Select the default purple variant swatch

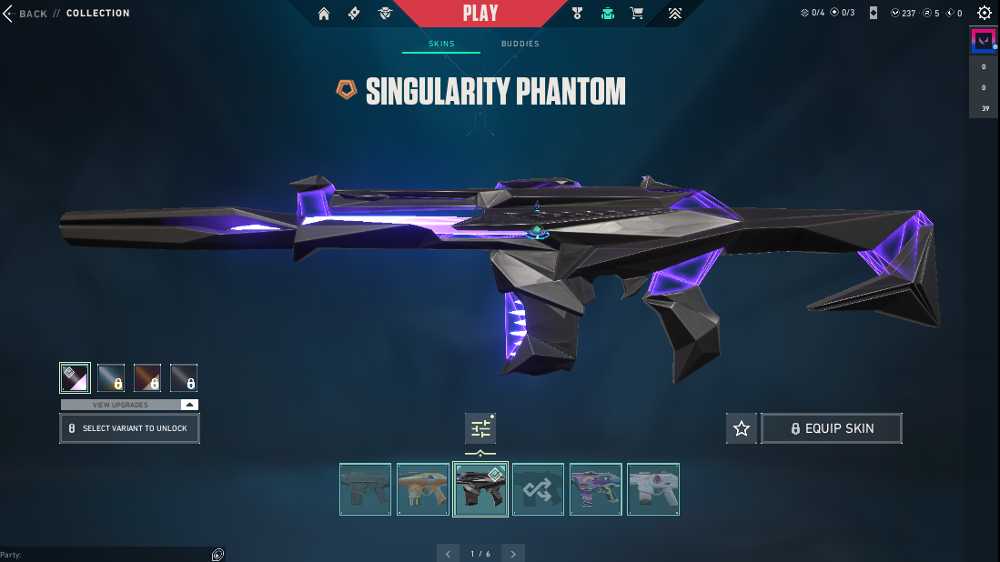[75, 378]
